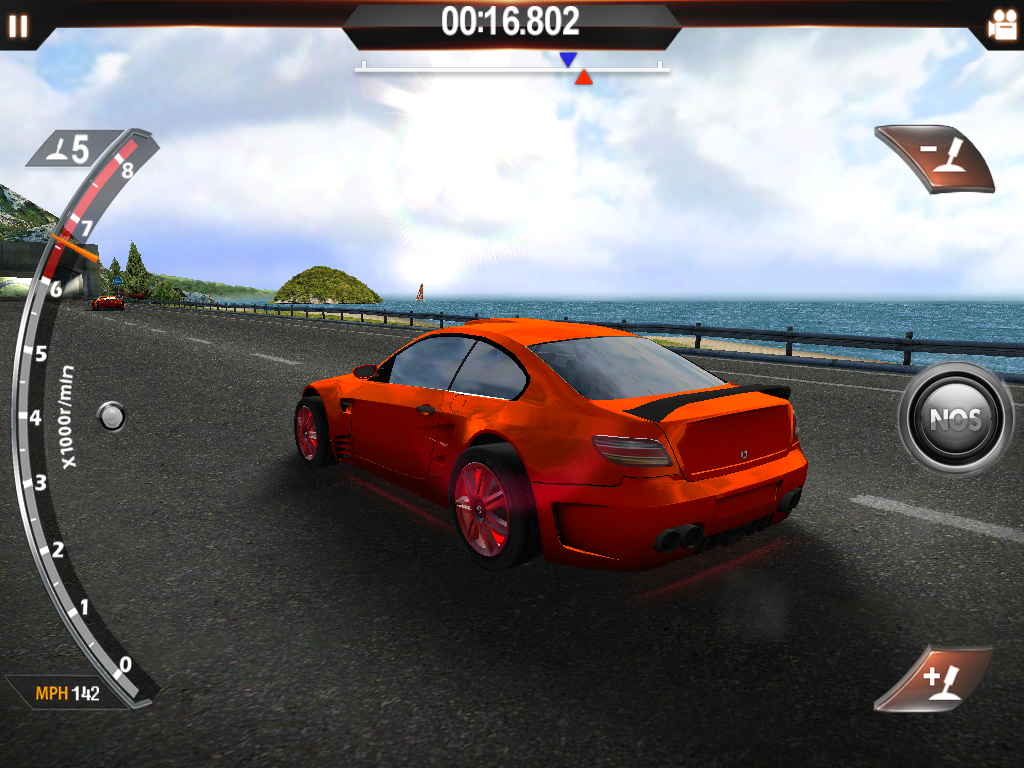Switch the camera view

pyautogui.click(x=1001, y=26)
